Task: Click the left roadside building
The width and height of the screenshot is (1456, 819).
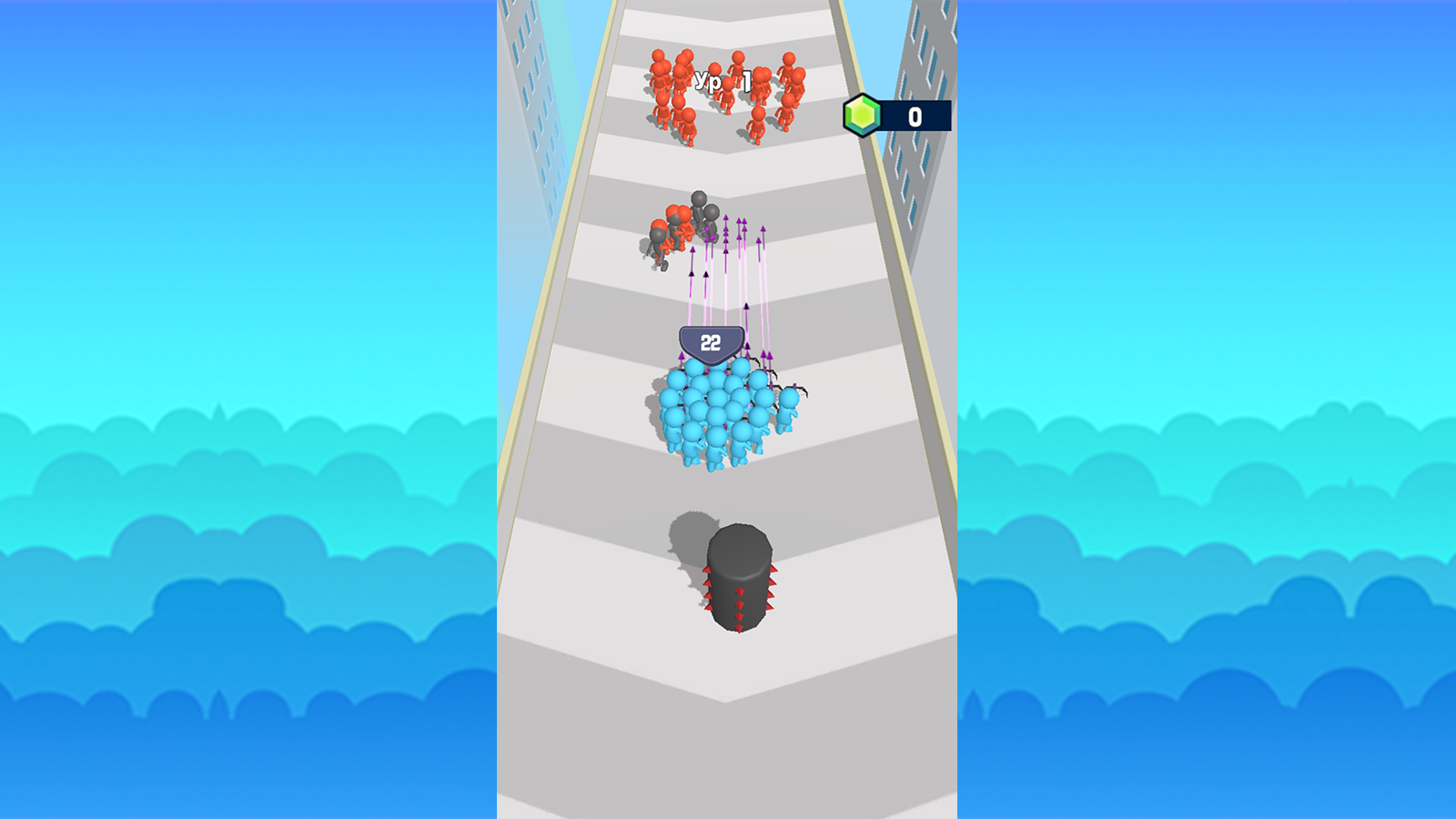Action: click(528, 91)
